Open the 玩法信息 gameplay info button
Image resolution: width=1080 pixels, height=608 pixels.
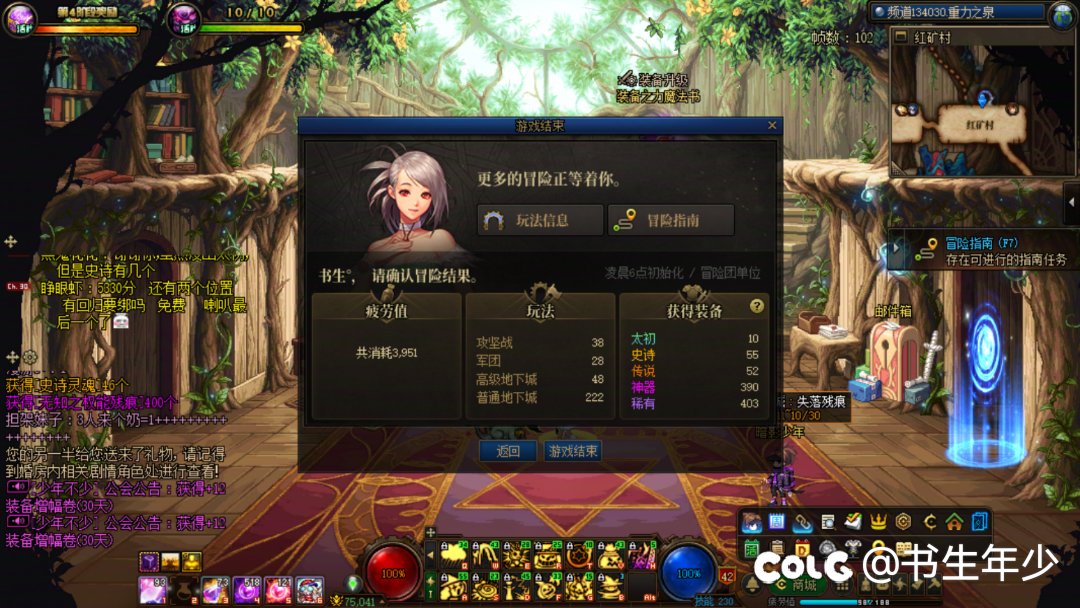point(540,221)
